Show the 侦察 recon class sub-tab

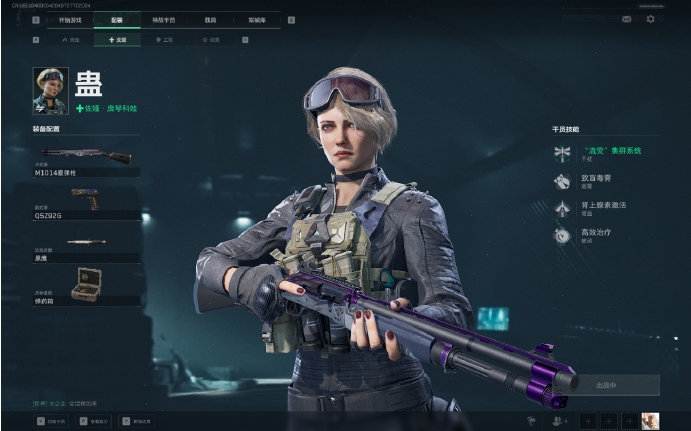coord(210,40)
